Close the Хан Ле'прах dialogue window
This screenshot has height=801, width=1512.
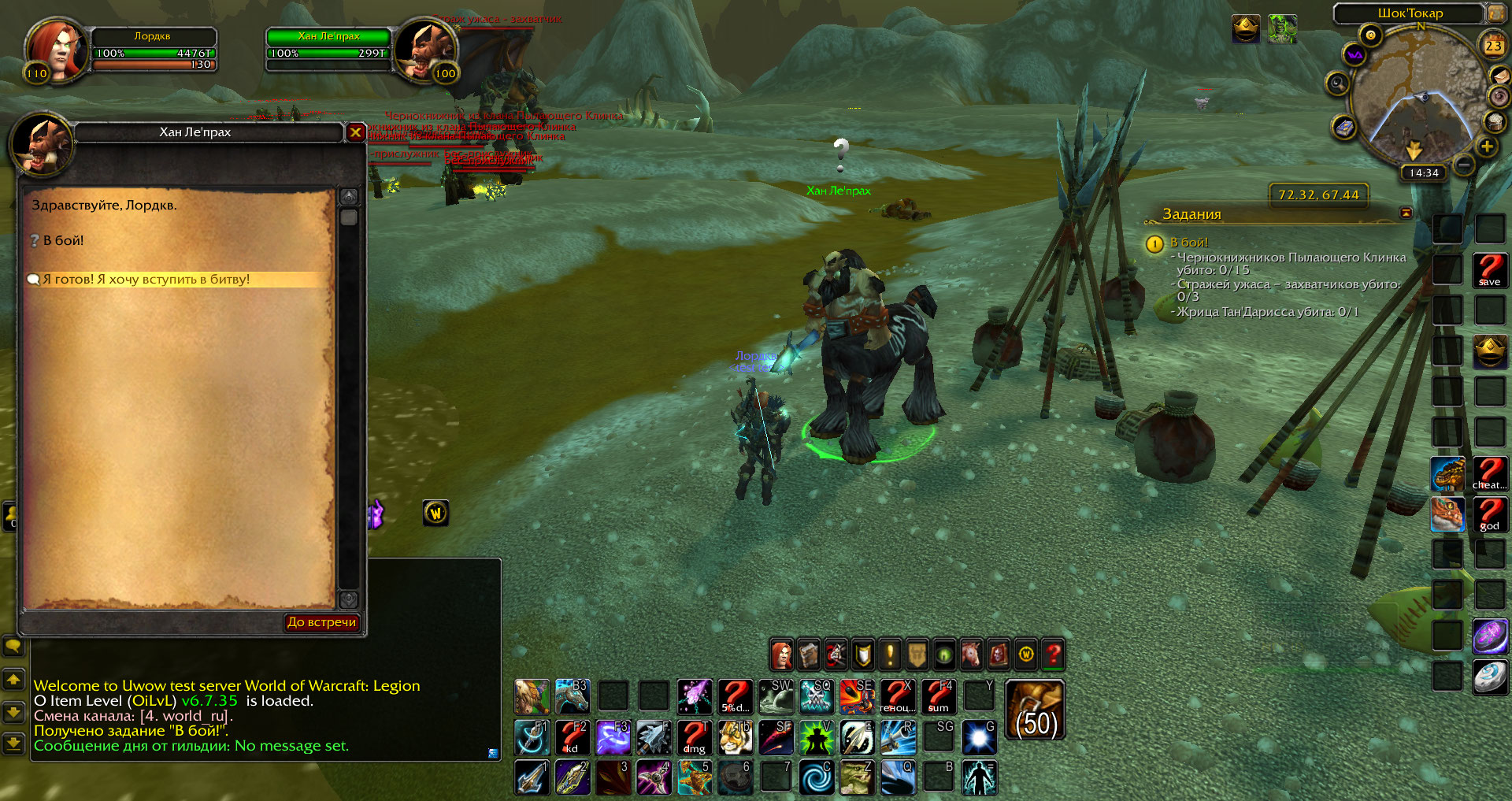tap(355, 132)
